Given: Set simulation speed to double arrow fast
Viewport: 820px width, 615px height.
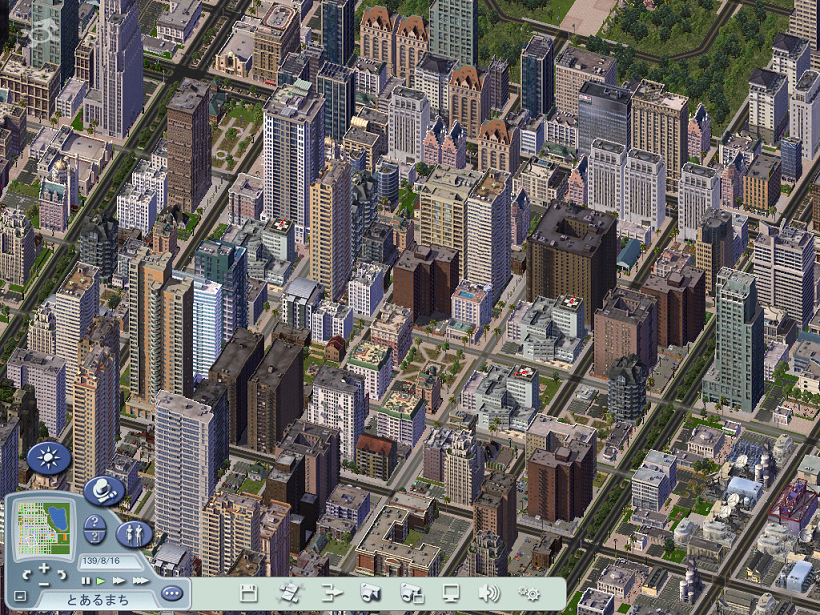Looking at the screenshot, I should [x=119, y=580].
